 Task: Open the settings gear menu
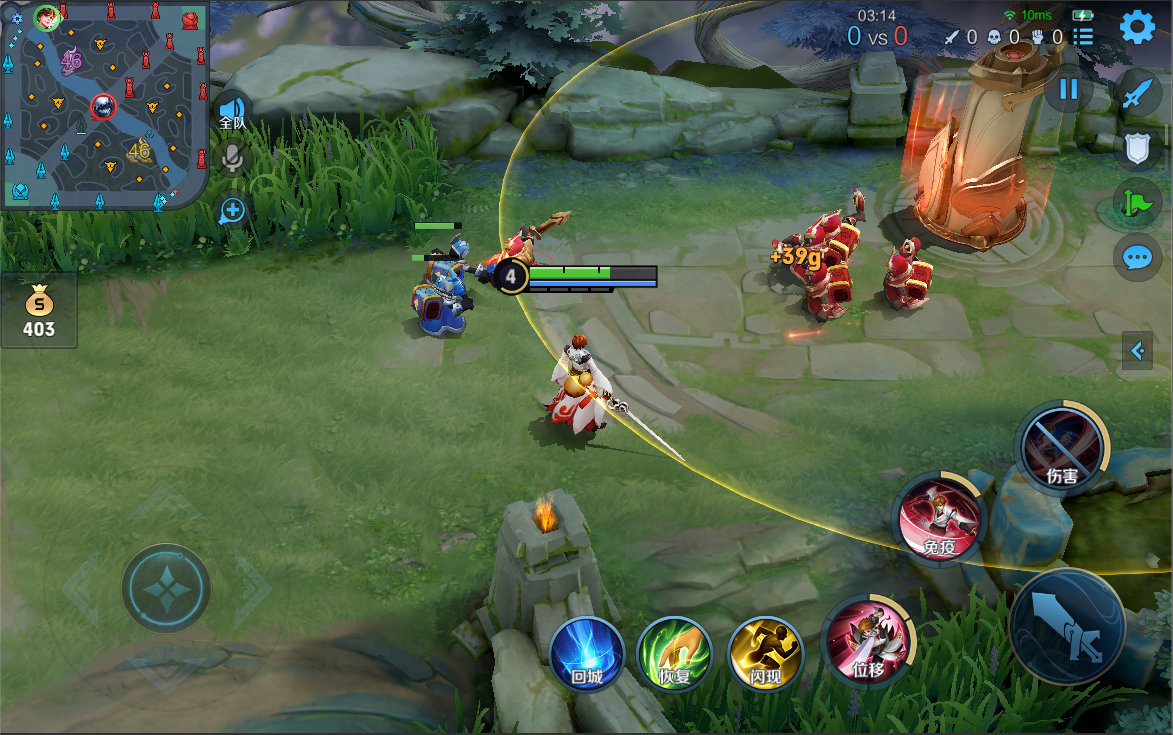pos(1137,27)
